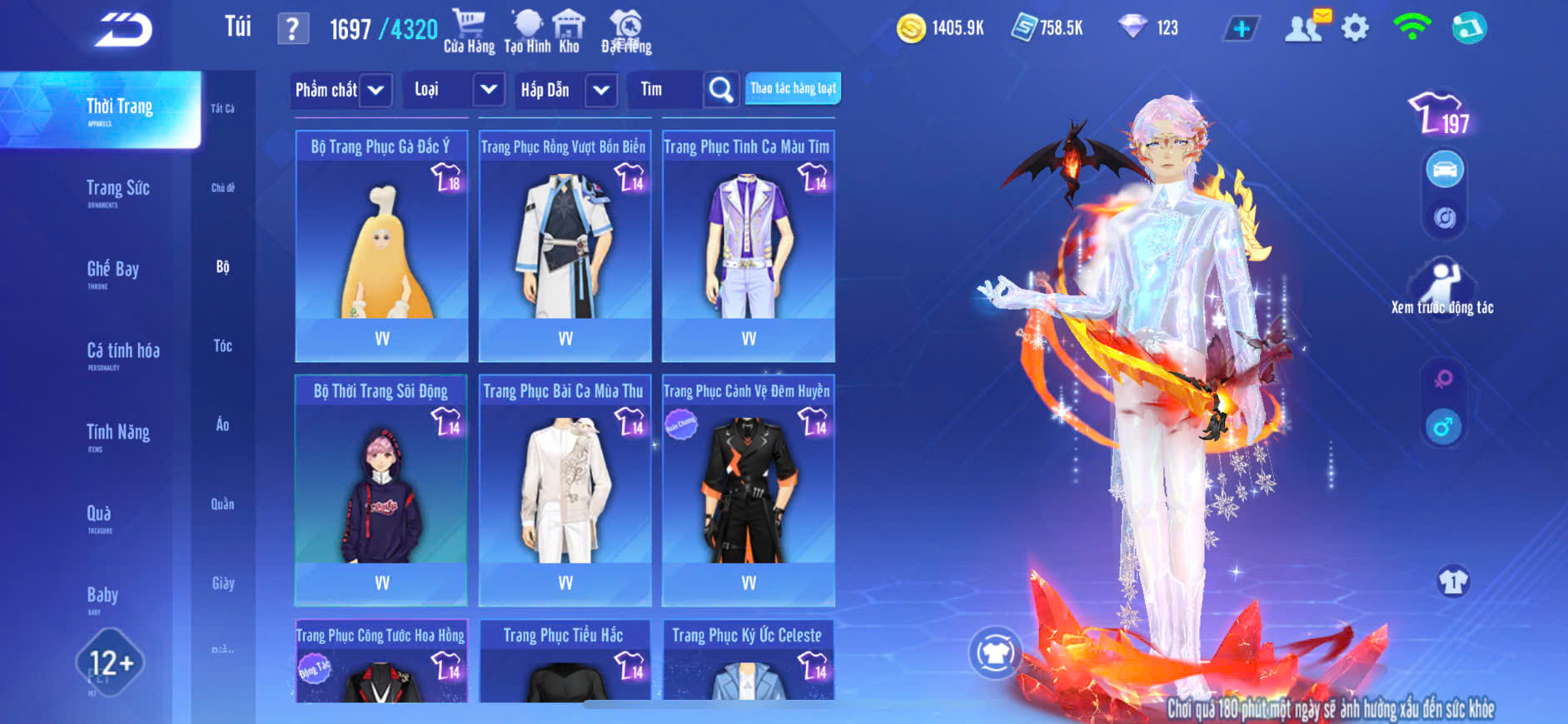Go back using the top-left arrow

[123, 30]
